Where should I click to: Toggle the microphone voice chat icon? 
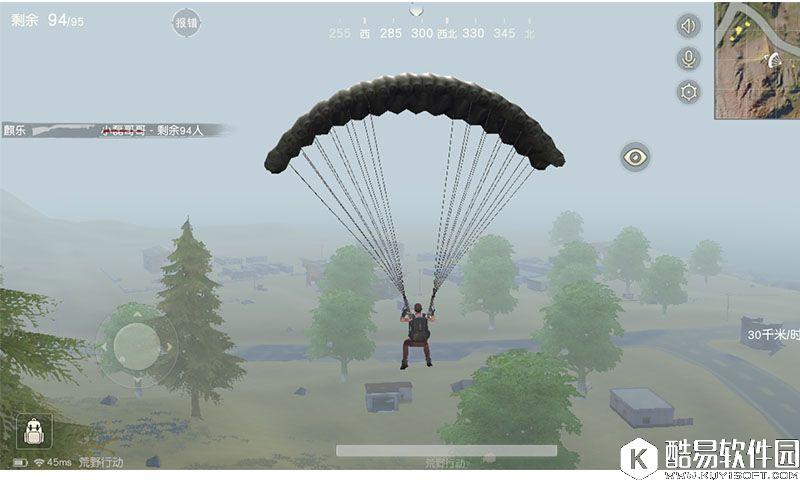click(688, 59)
